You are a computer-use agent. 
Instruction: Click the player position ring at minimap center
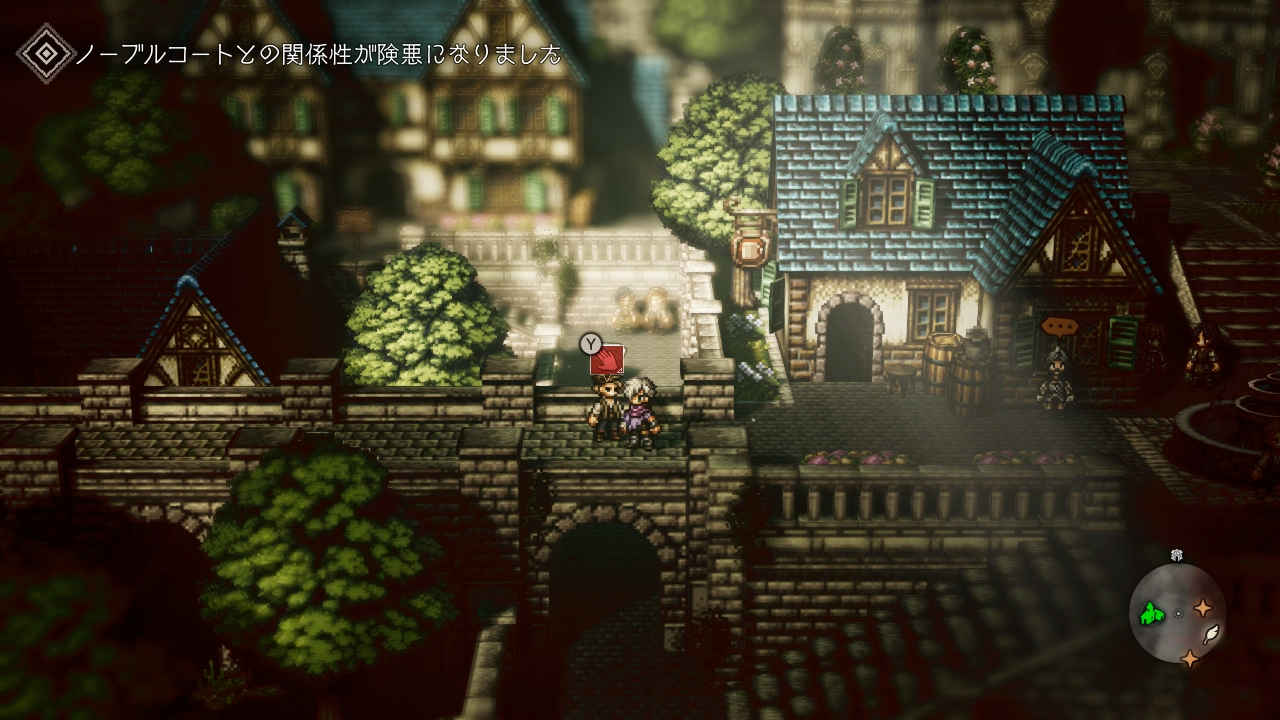click(1178, 613)
